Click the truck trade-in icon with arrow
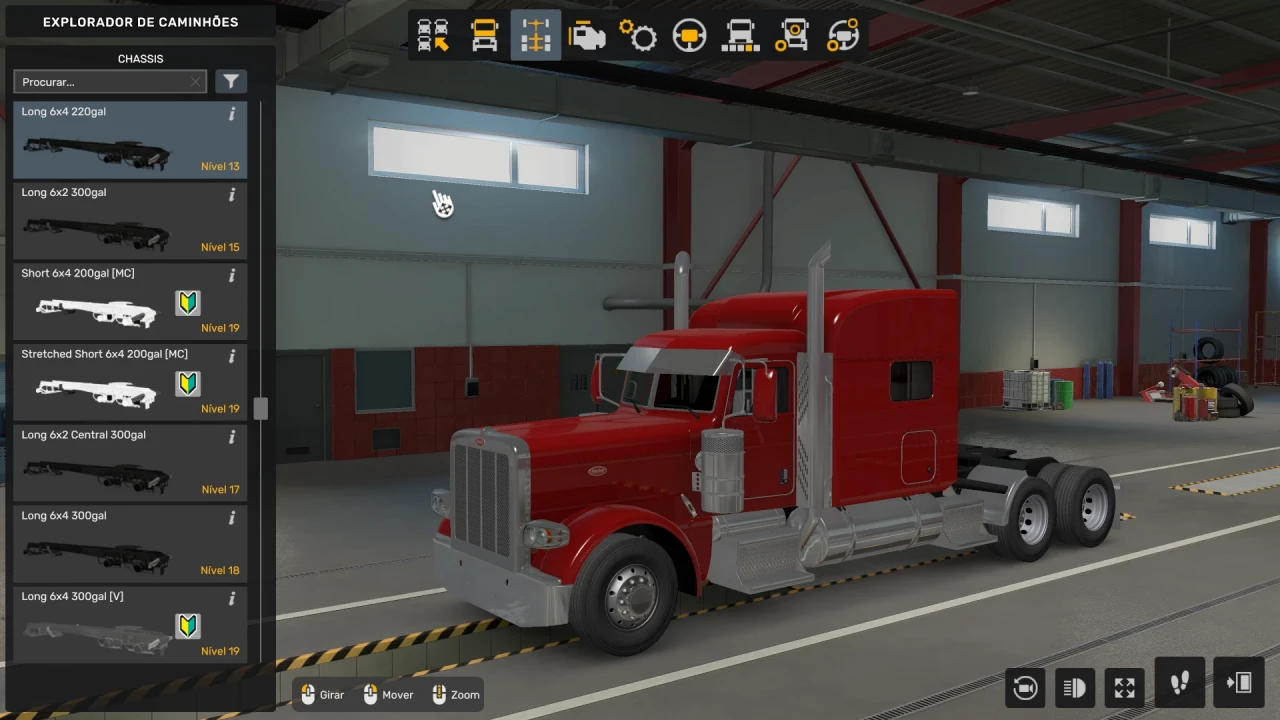Image resolution: width=1280 pixels, height=720 pixels. 433,35
